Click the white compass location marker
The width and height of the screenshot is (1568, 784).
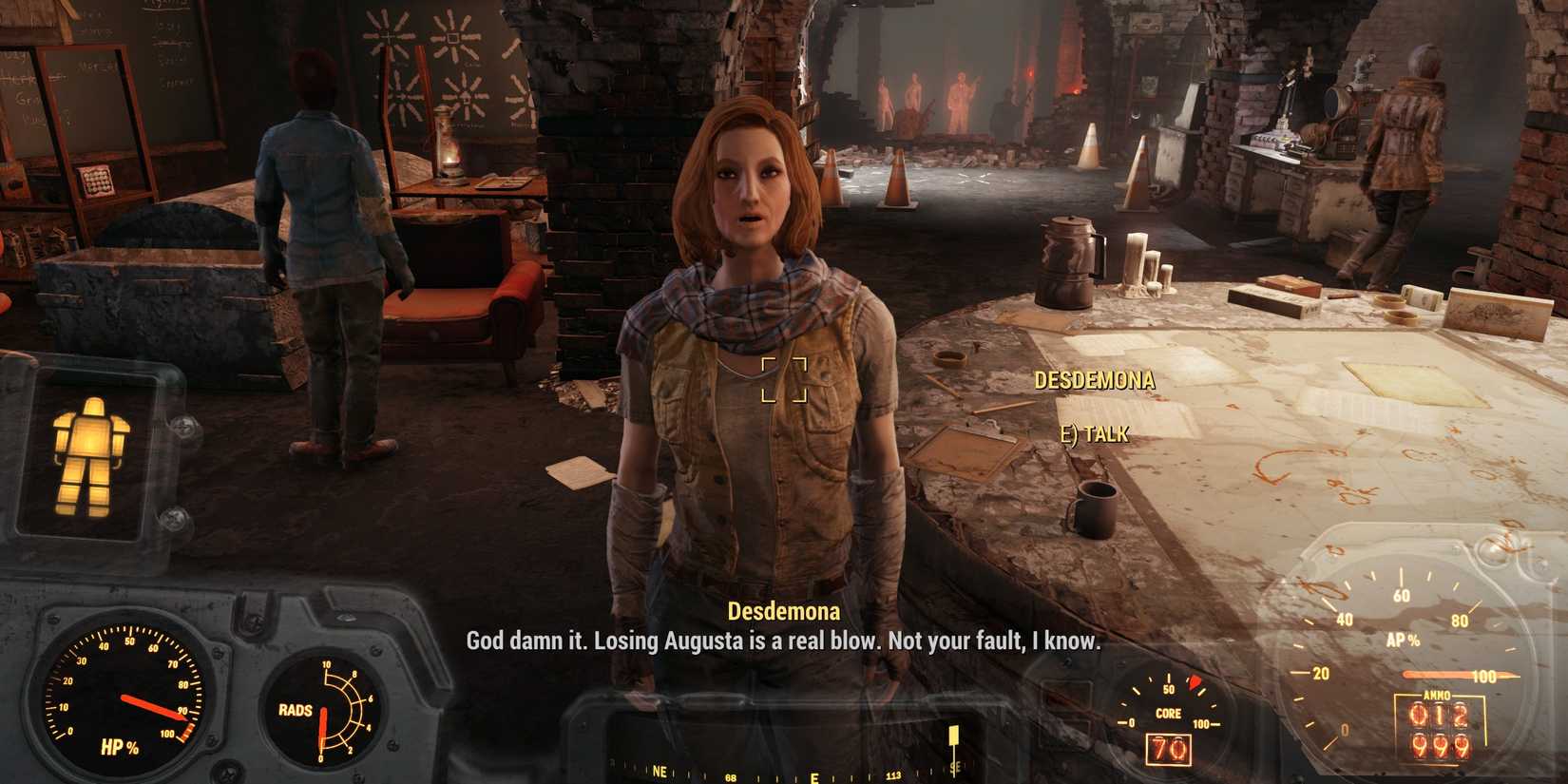[953, 736]
